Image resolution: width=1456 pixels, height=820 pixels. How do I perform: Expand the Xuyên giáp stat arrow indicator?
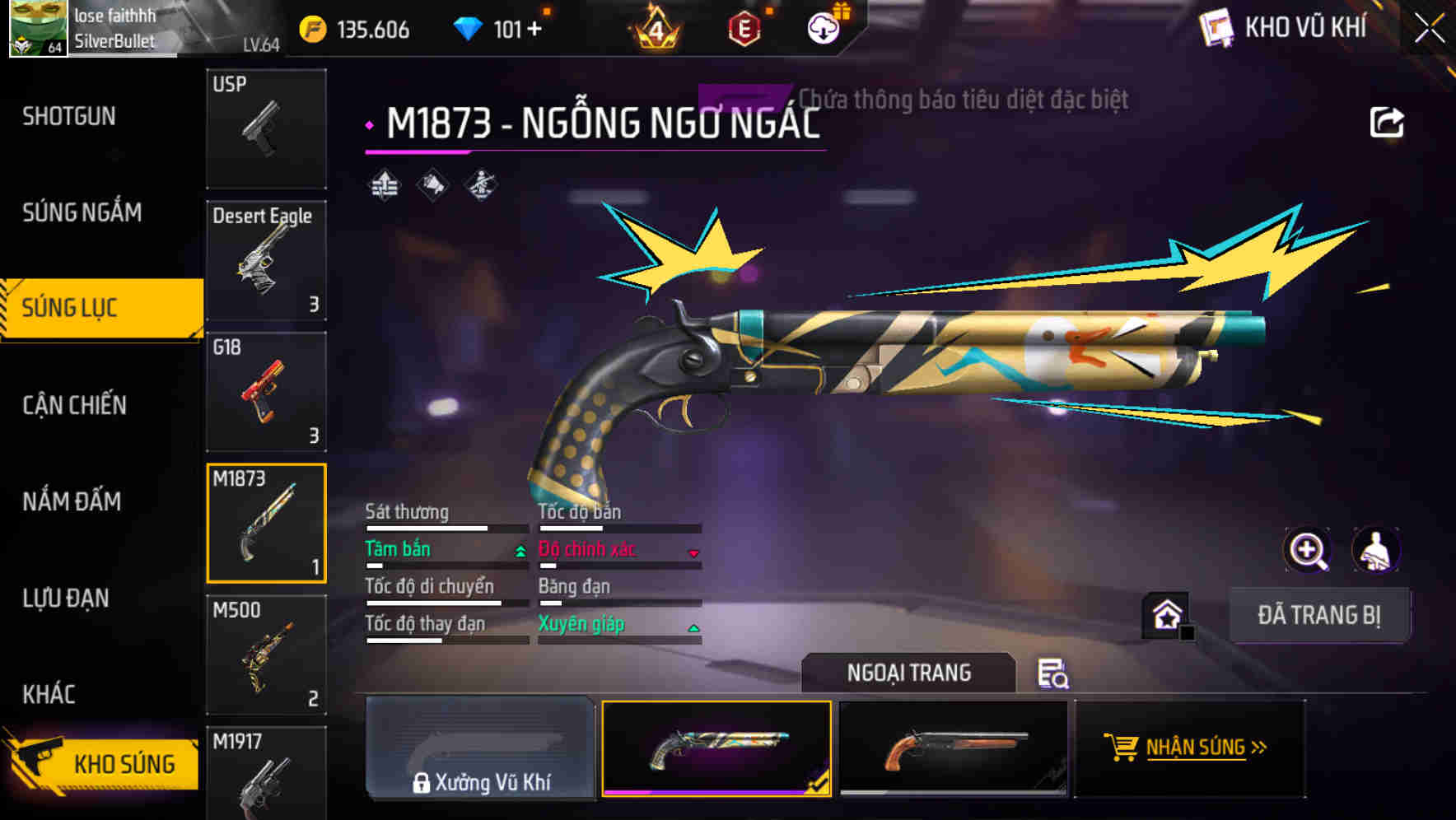pyautogui.click(x=694, y=627)
